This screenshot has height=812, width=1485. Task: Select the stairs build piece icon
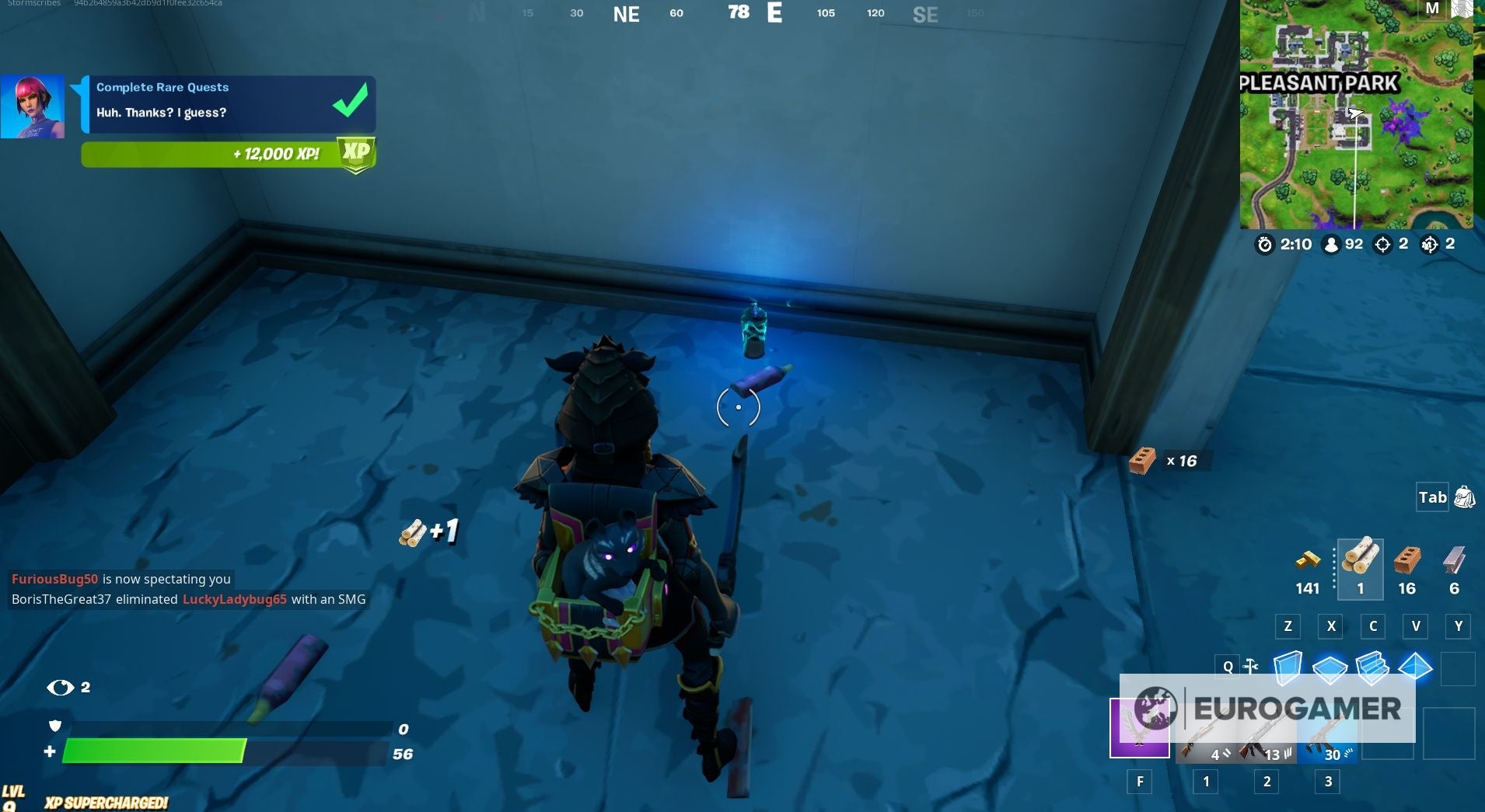tap(1372, 667)
